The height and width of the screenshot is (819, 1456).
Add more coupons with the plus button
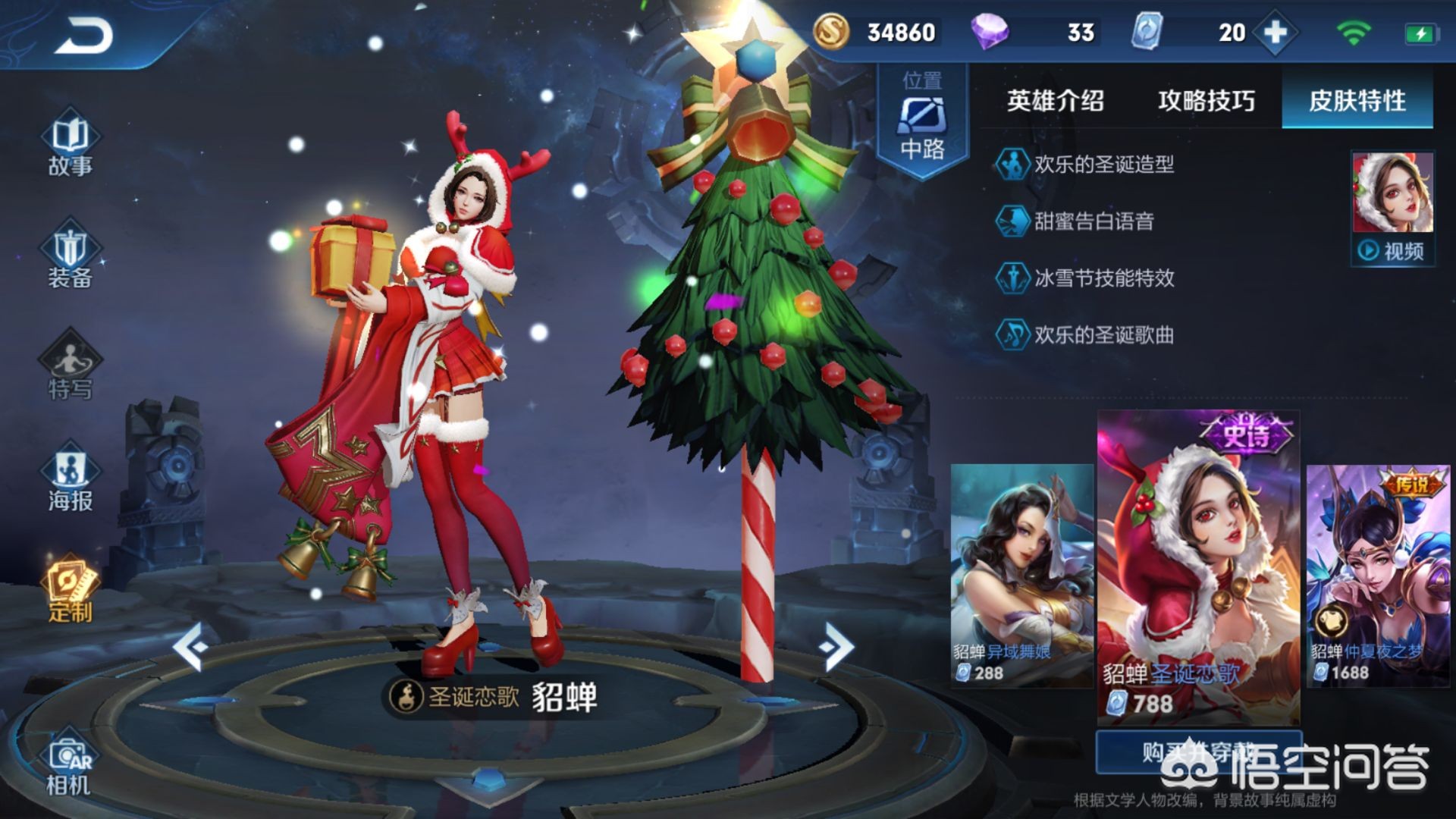point(1276,33)
